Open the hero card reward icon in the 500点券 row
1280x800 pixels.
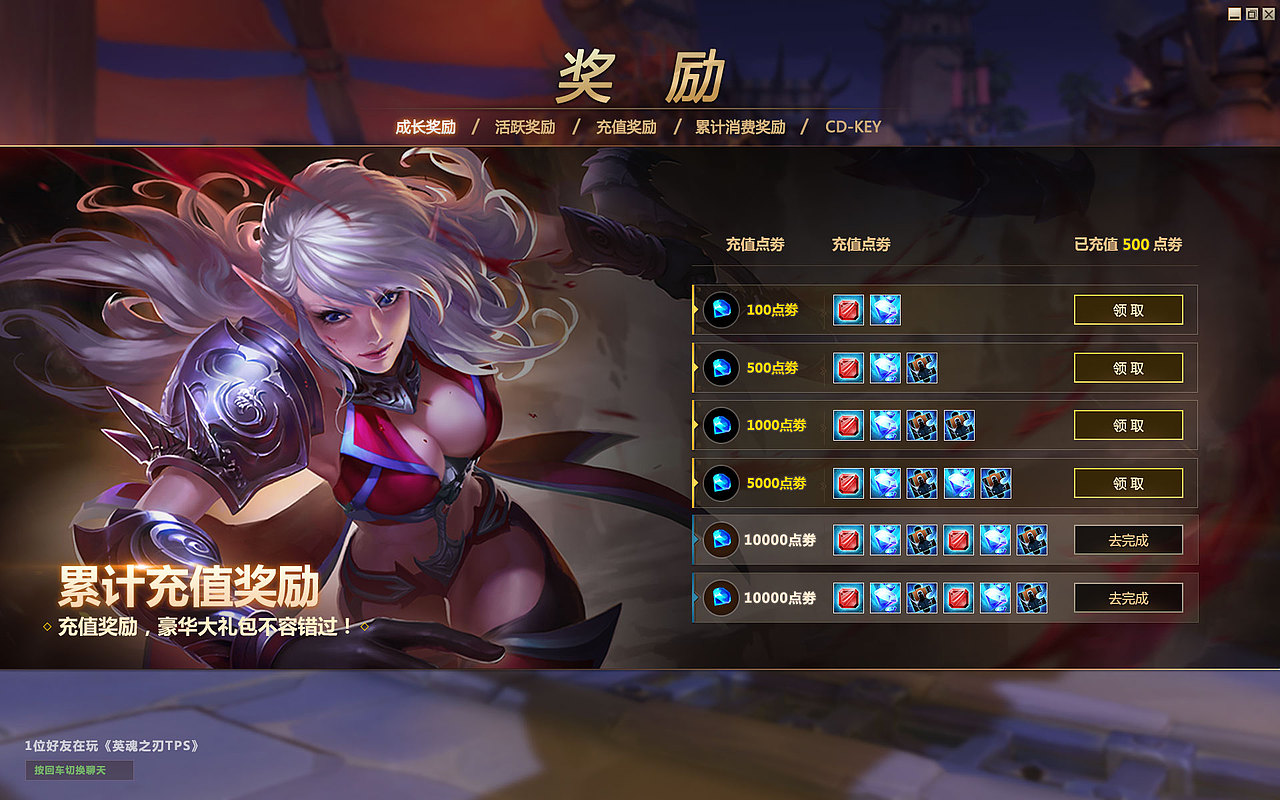pyautogui.click(x=920, y=368)
